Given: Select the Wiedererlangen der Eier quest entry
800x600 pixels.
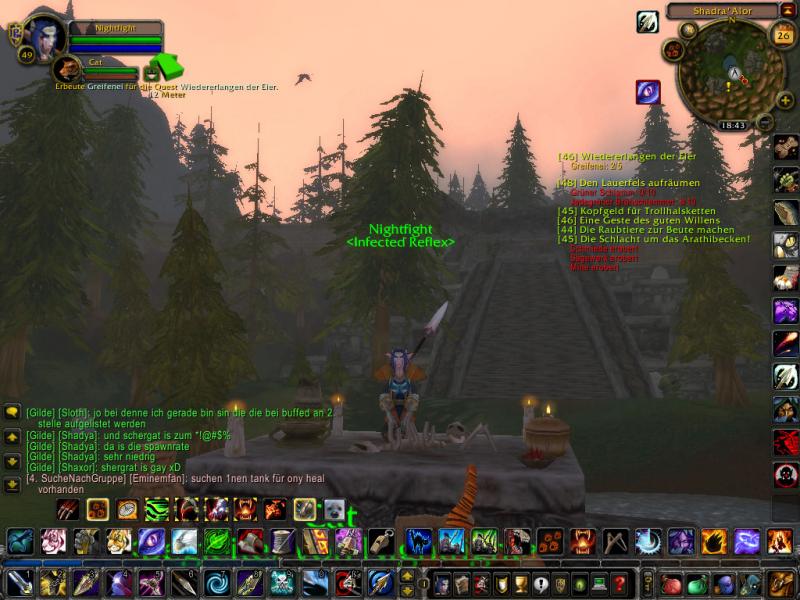Looking at the screenshot, I should click(x=627, y=157).
